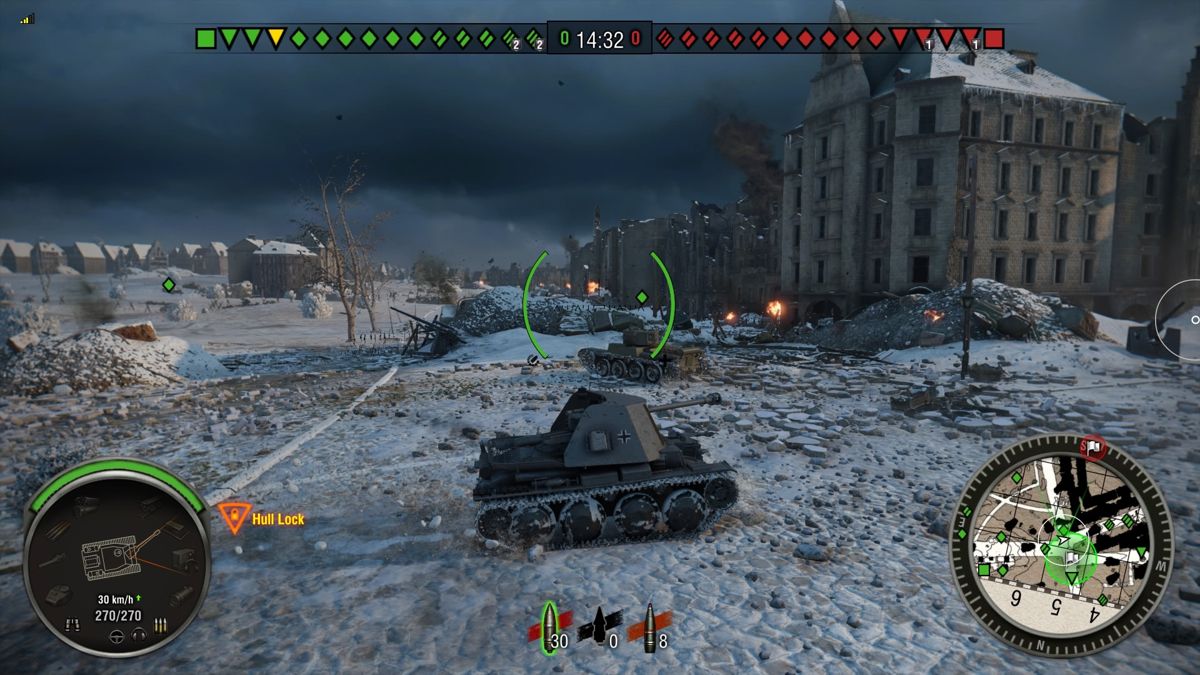Screen dimensions: 1200x675
Task: Click the red square on the enemy roster
Action: (993, 39)
